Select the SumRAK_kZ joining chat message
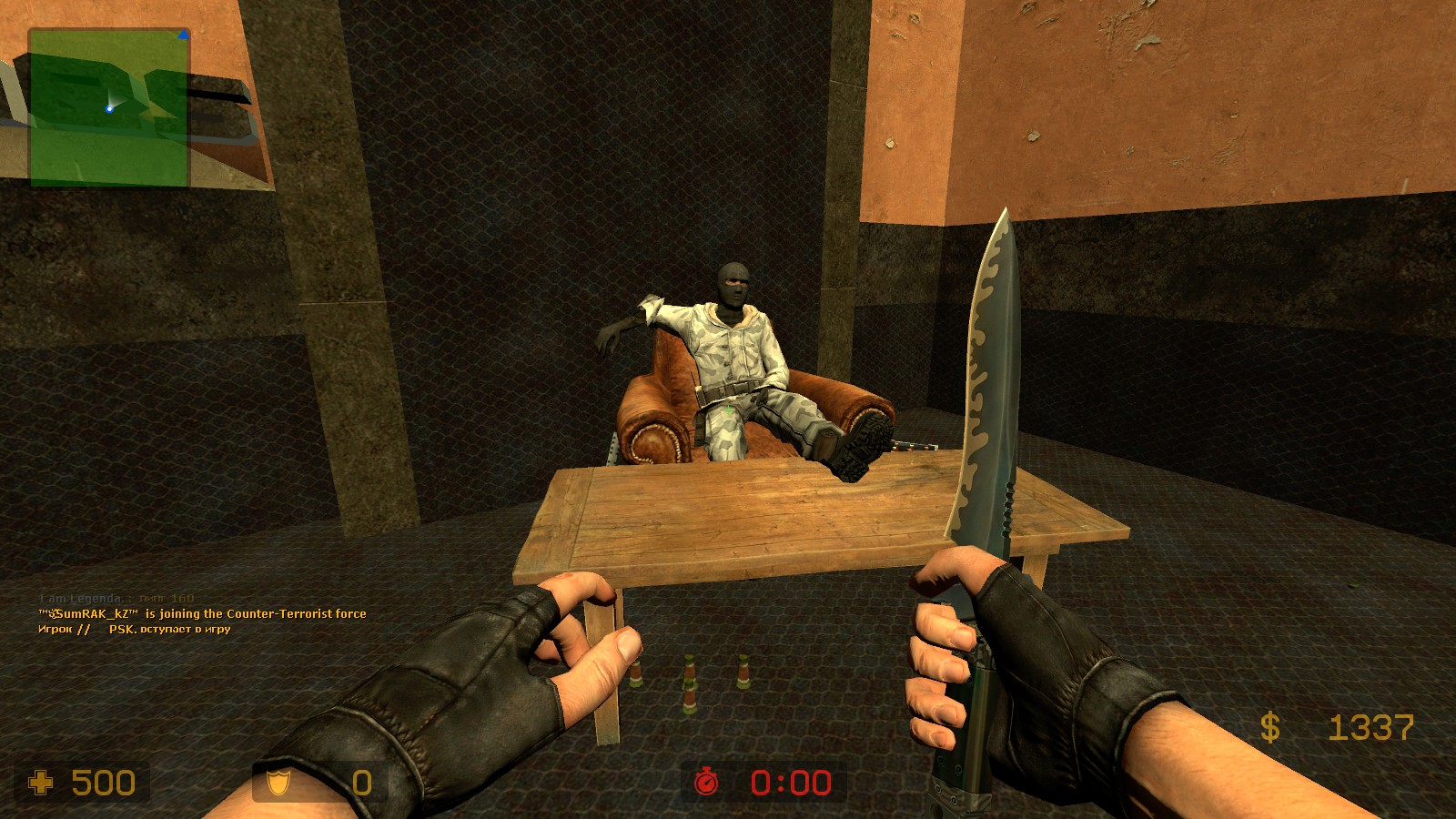Screen dimensions: 1456x819 tap(202, 614)
